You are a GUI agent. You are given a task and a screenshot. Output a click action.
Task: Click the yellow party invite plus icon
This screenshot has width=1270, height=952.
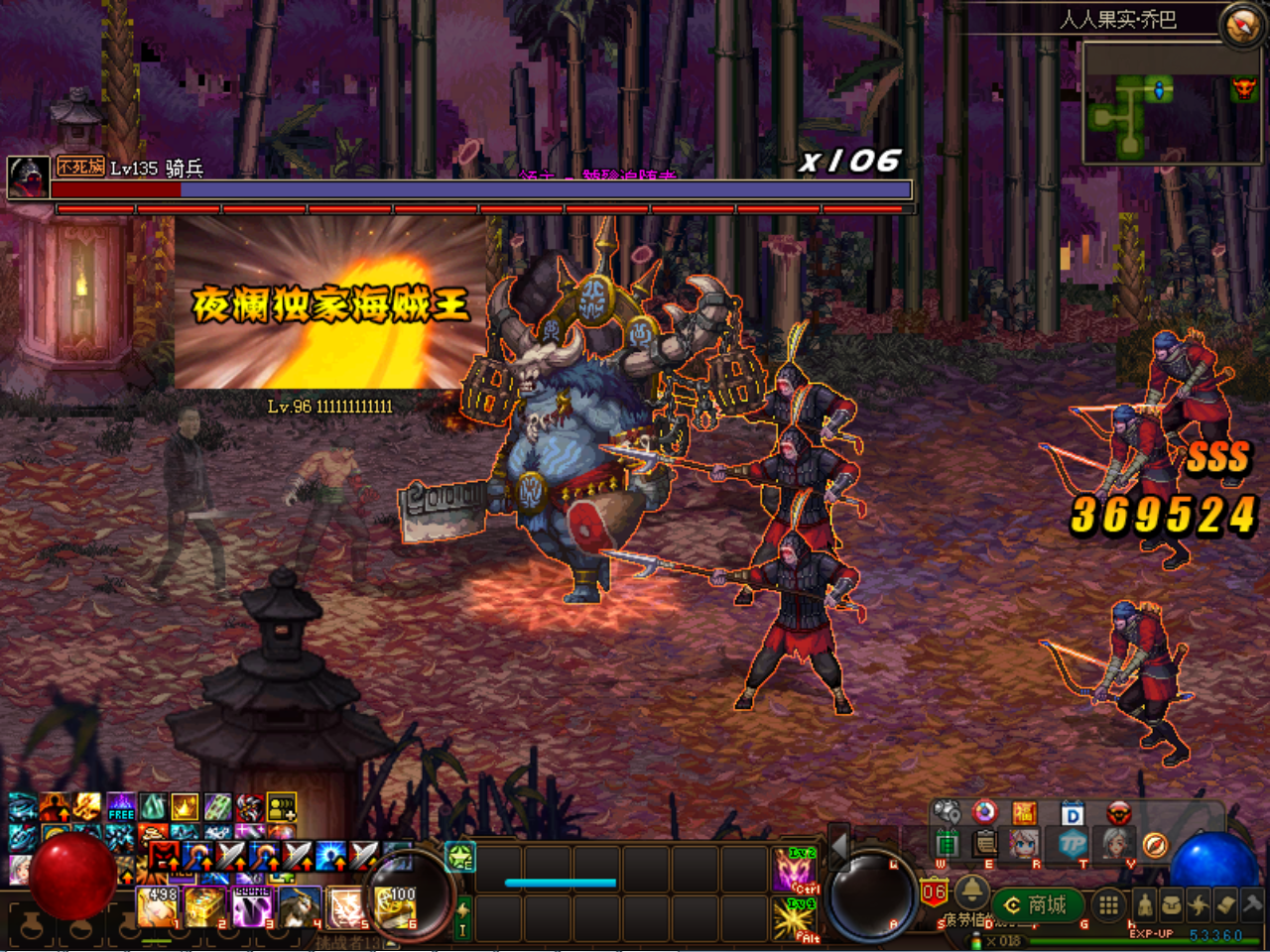point(283,806)
